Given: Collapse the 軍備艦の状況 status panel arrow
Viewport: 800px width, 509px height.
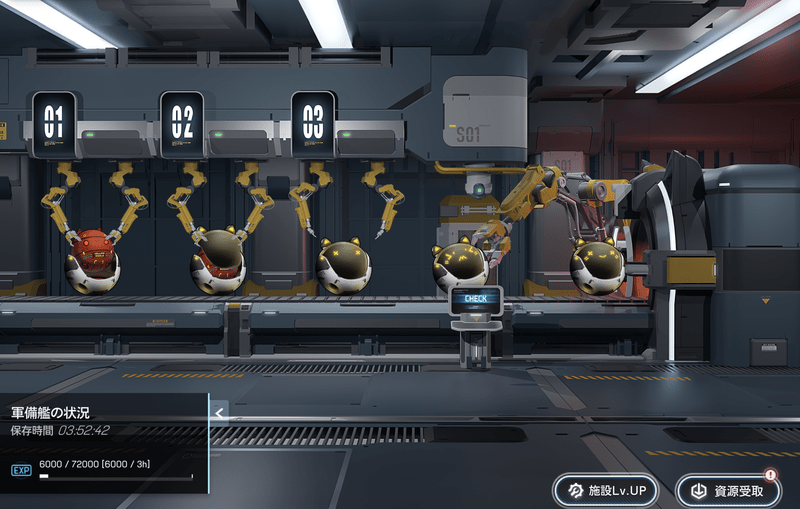Looking at the screenshot, I should 220,410.
